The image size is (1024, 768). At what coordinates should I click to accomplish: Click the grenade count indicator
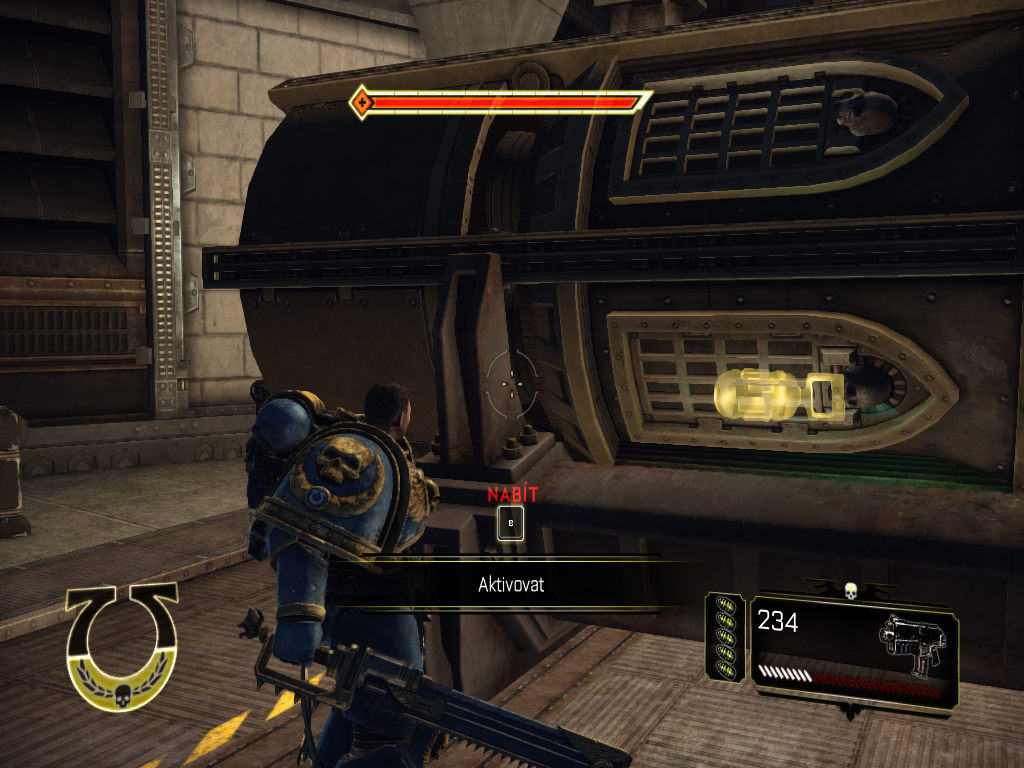[725, 638]
